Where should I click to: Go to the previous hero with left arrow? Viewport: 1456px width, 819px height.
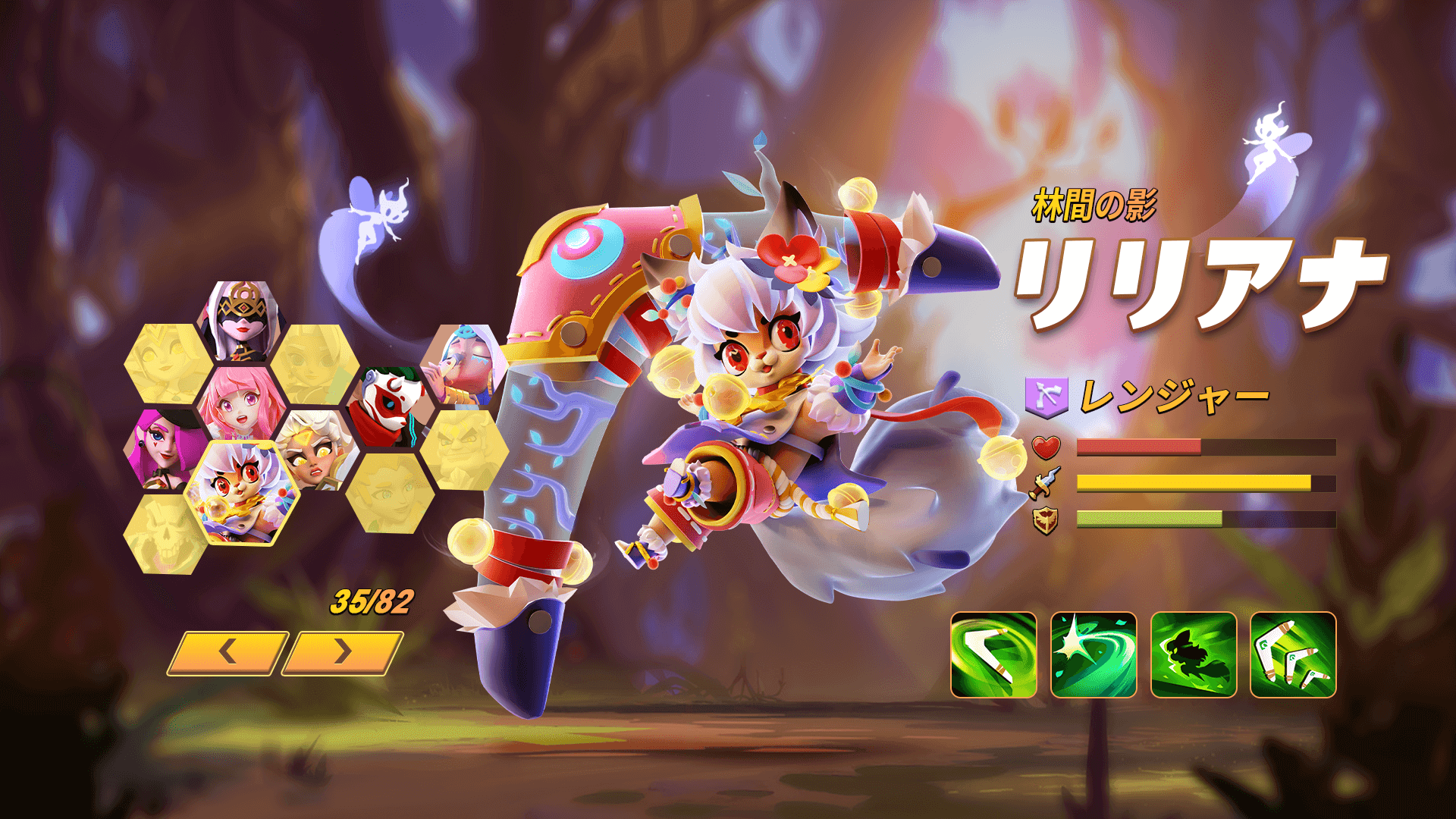[x=227, y=652]
